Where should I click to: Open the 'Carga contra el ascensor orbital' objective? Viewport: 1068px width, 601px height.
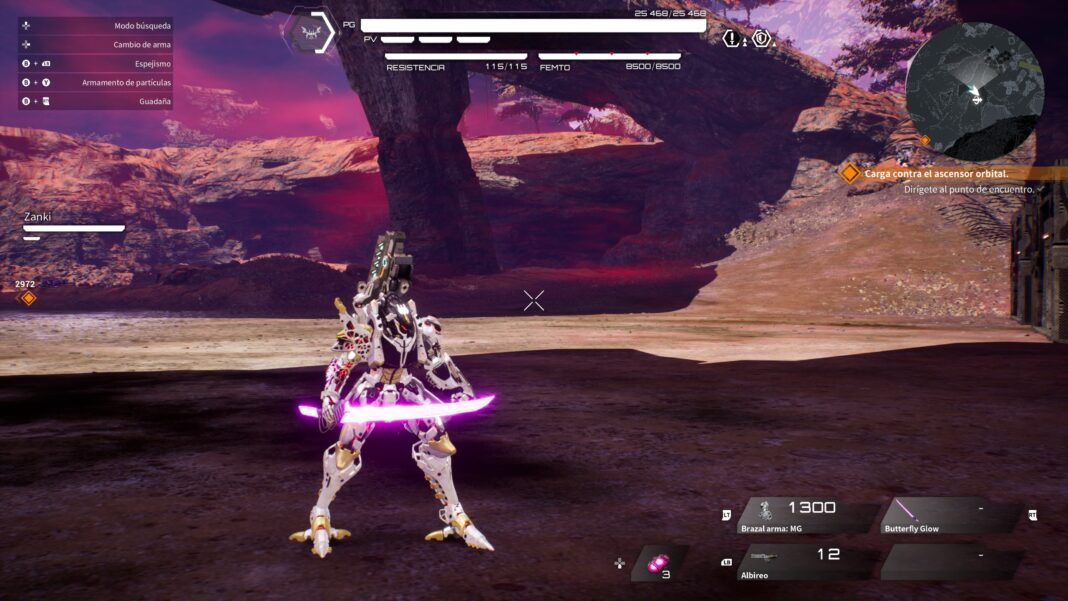(x=936, y=173)
